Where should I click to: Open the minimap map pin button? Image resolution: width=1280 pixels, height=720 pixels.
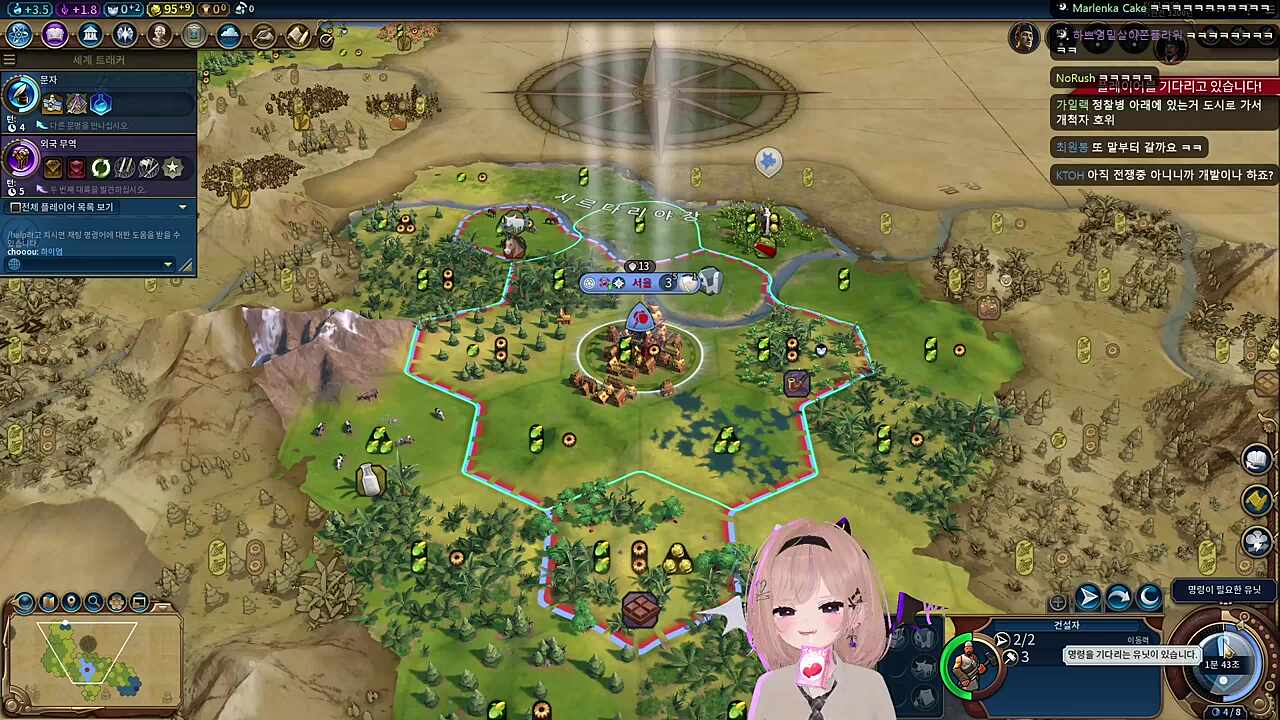click(x=71, y=602)
